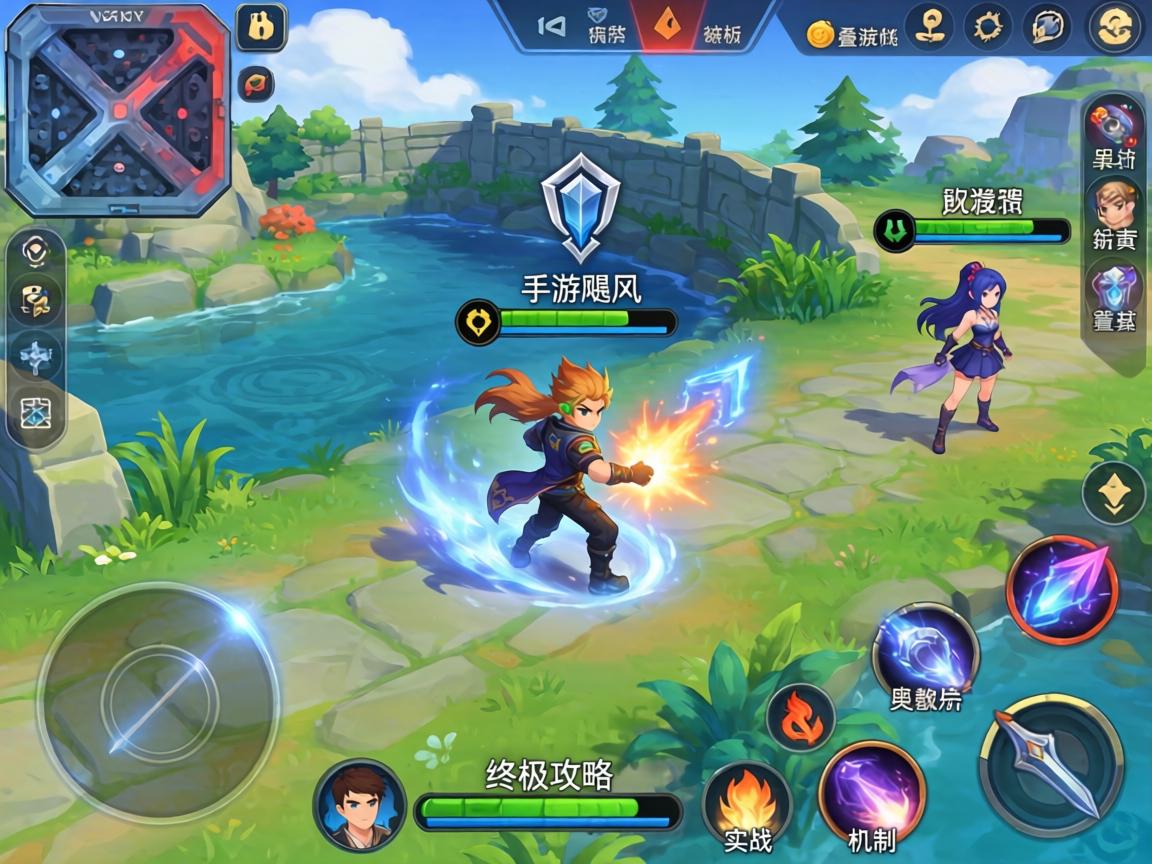The image size is (1152, 864).
Task: Tap the white rewind arrow on the top bar
Action: coord(551,27)
